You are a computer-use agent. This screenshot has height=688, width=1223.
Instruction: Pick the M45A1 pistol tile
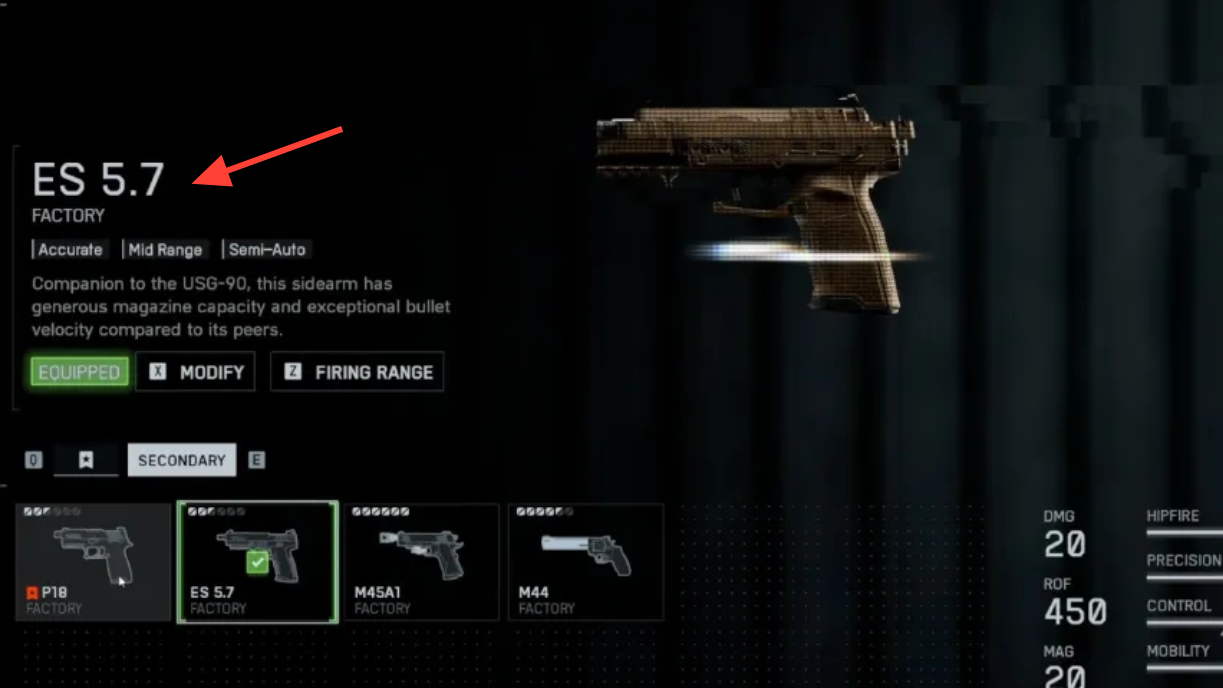pos(421,562)
